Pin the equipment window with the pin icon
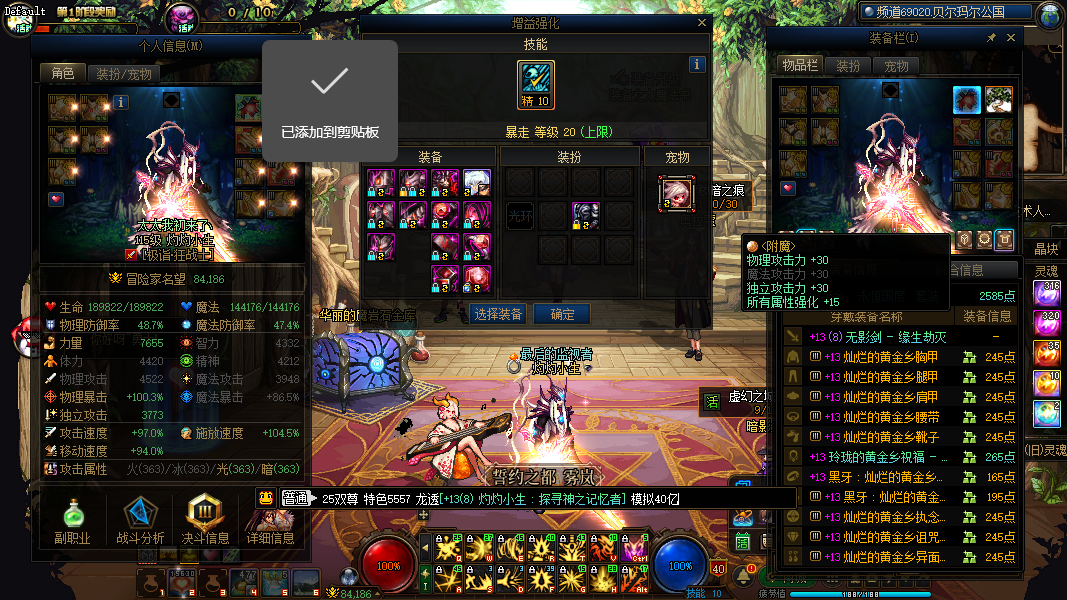 tap(991, 38)
